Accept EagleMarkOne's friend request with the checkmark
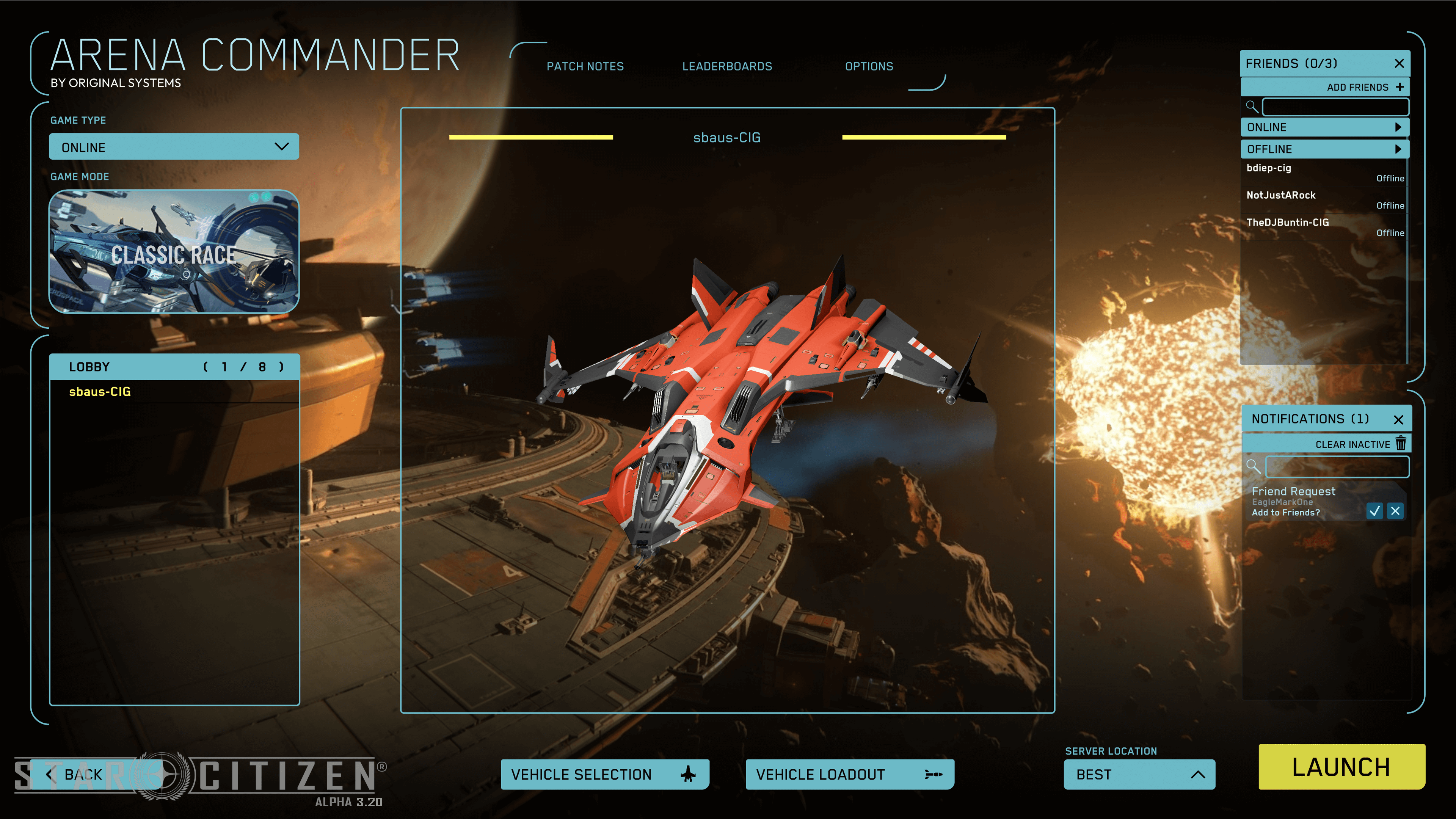1456x819 pixels. [1374, 511]
